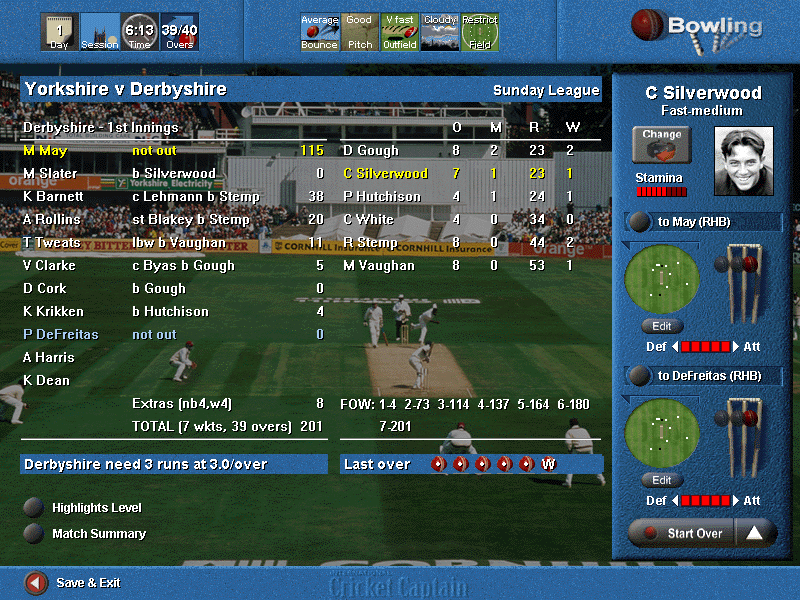The height and width of the screenshot is (600, 800).
Task: Edit the field setting for May
Action: 662,326
